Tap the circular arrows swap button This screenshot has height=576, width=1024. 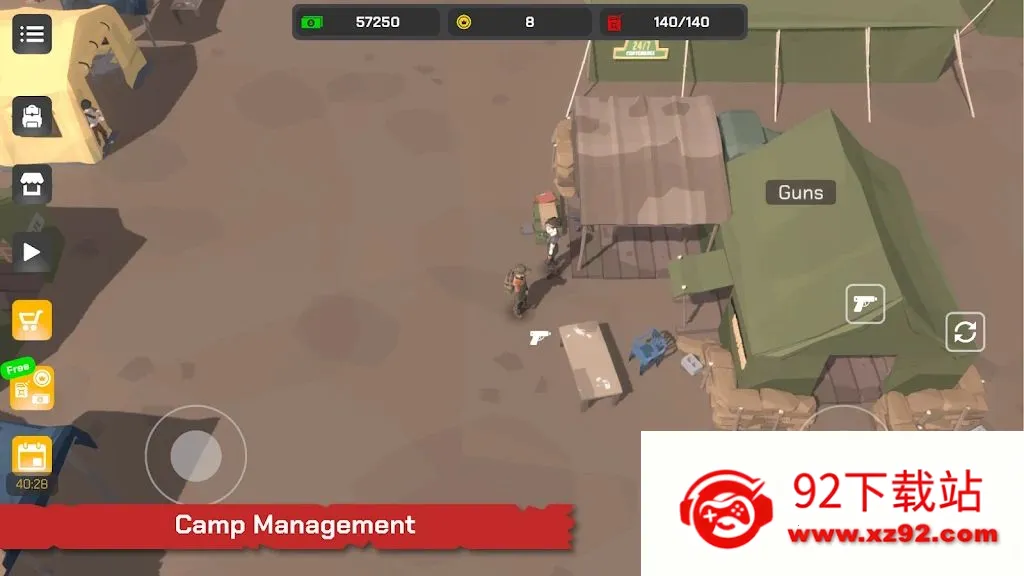pos(965,332)
